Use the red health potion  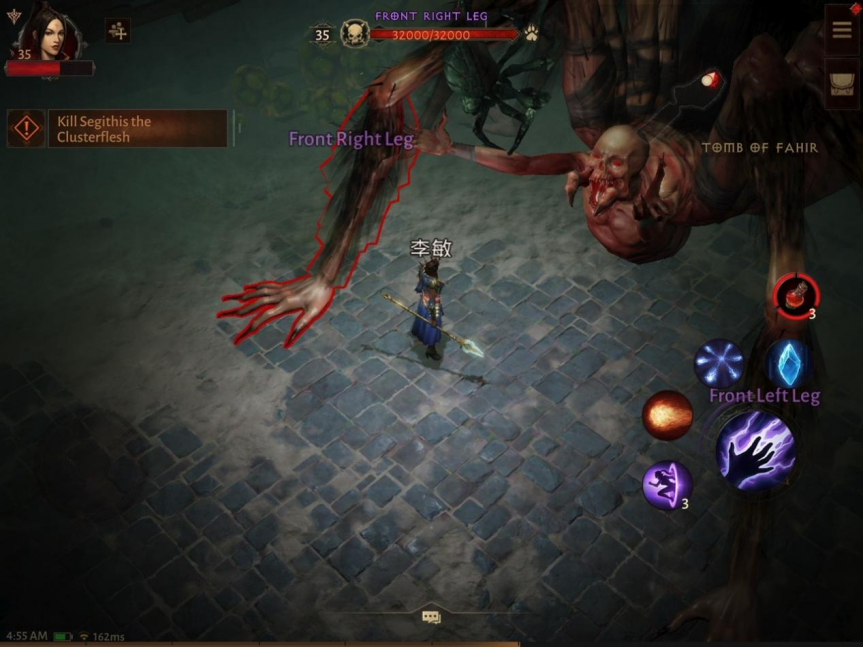click(x=795, y=295)
